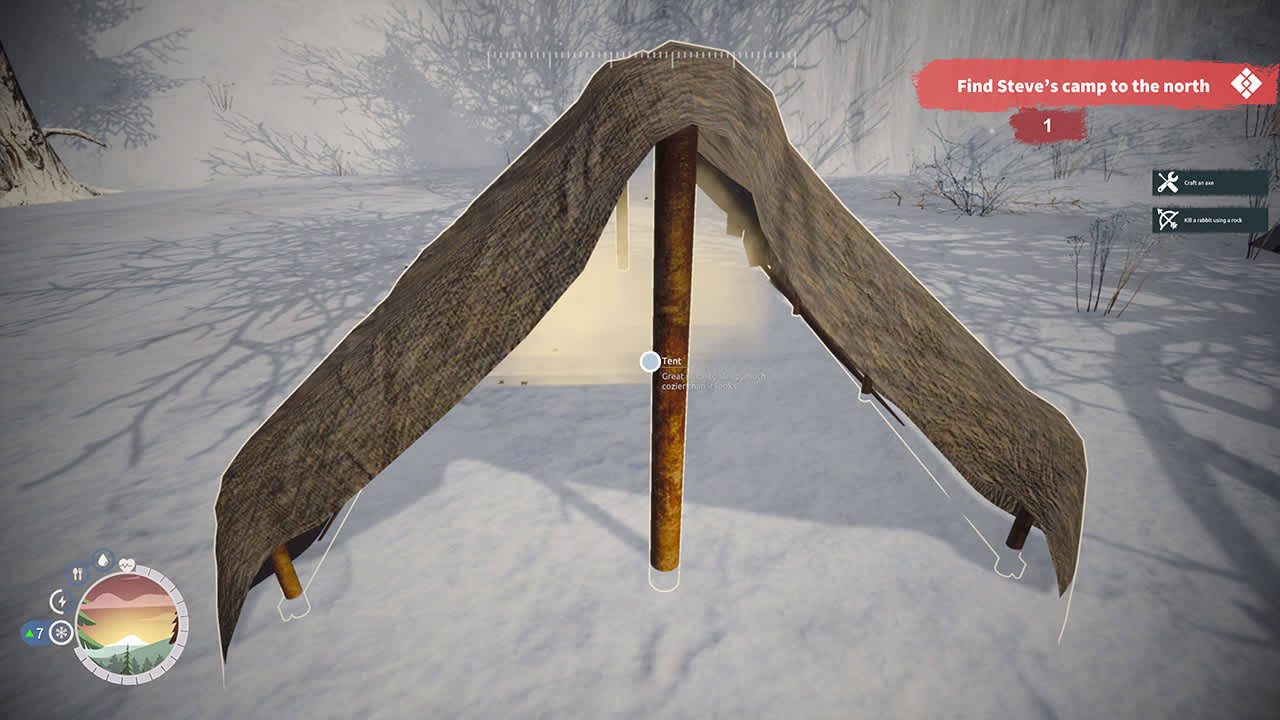Click the quest step counter showing '1'
Image resolution: width=1280 pixels, height=720 pixels.
pyautogui.click(x=1047, y=126)
